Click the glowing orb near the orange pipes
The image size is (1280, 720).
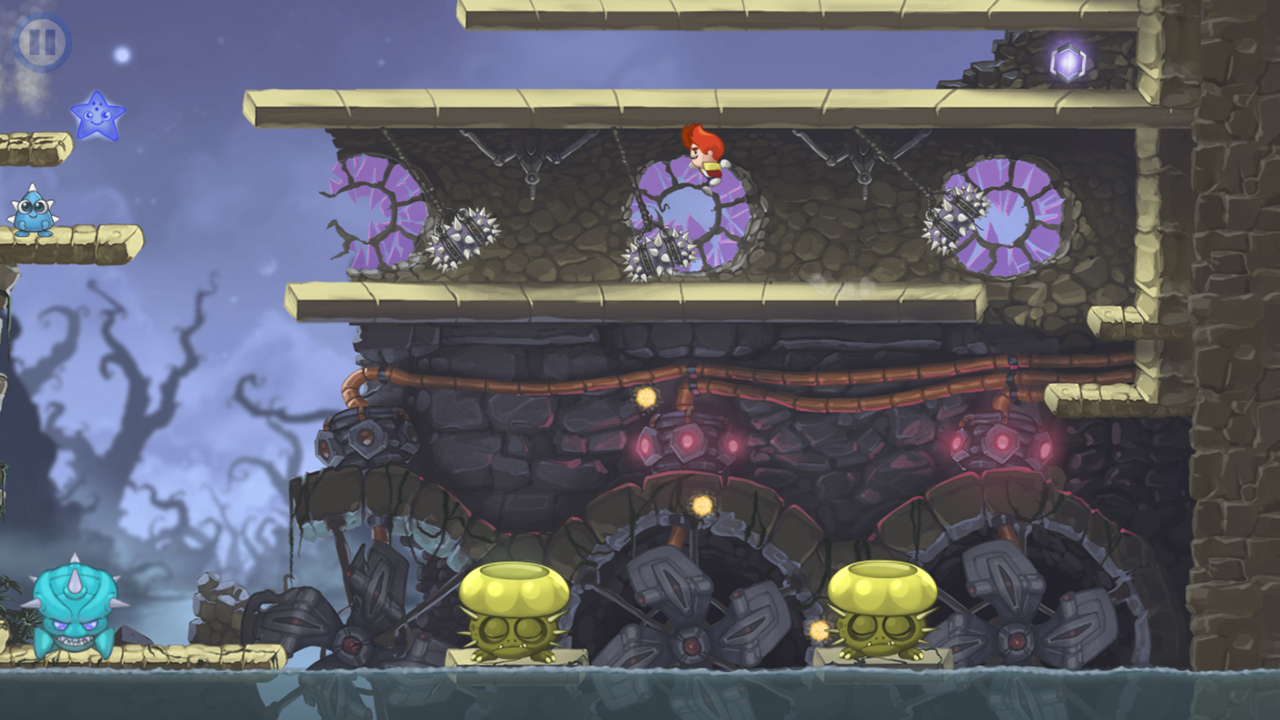click(x=648, y=398)
